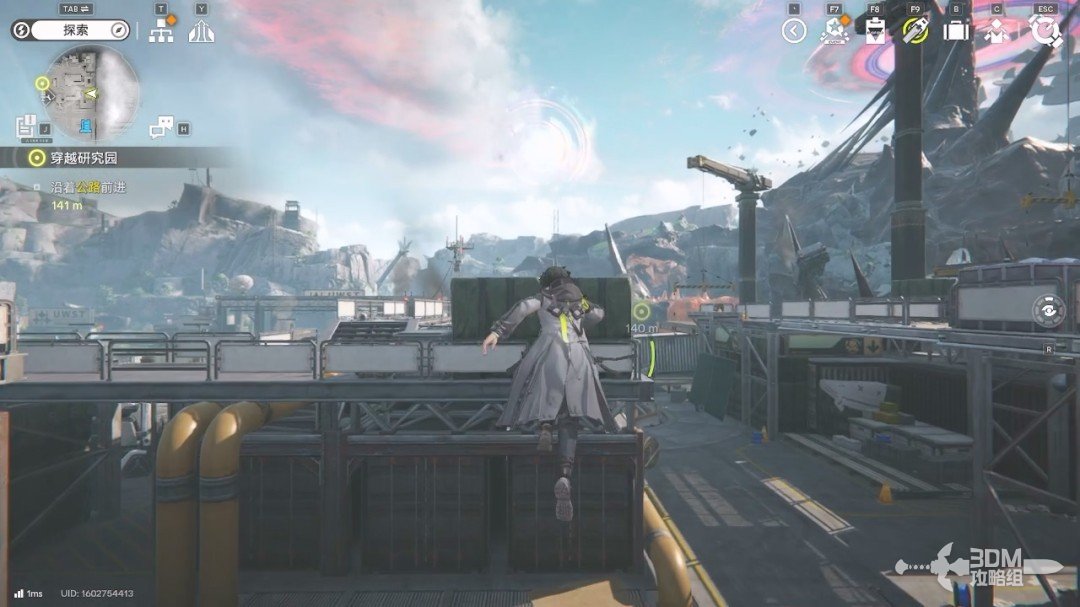1080x607 pixels.
Task: Open the clipboard icon with triangle emblem
Action: [875, 31]
